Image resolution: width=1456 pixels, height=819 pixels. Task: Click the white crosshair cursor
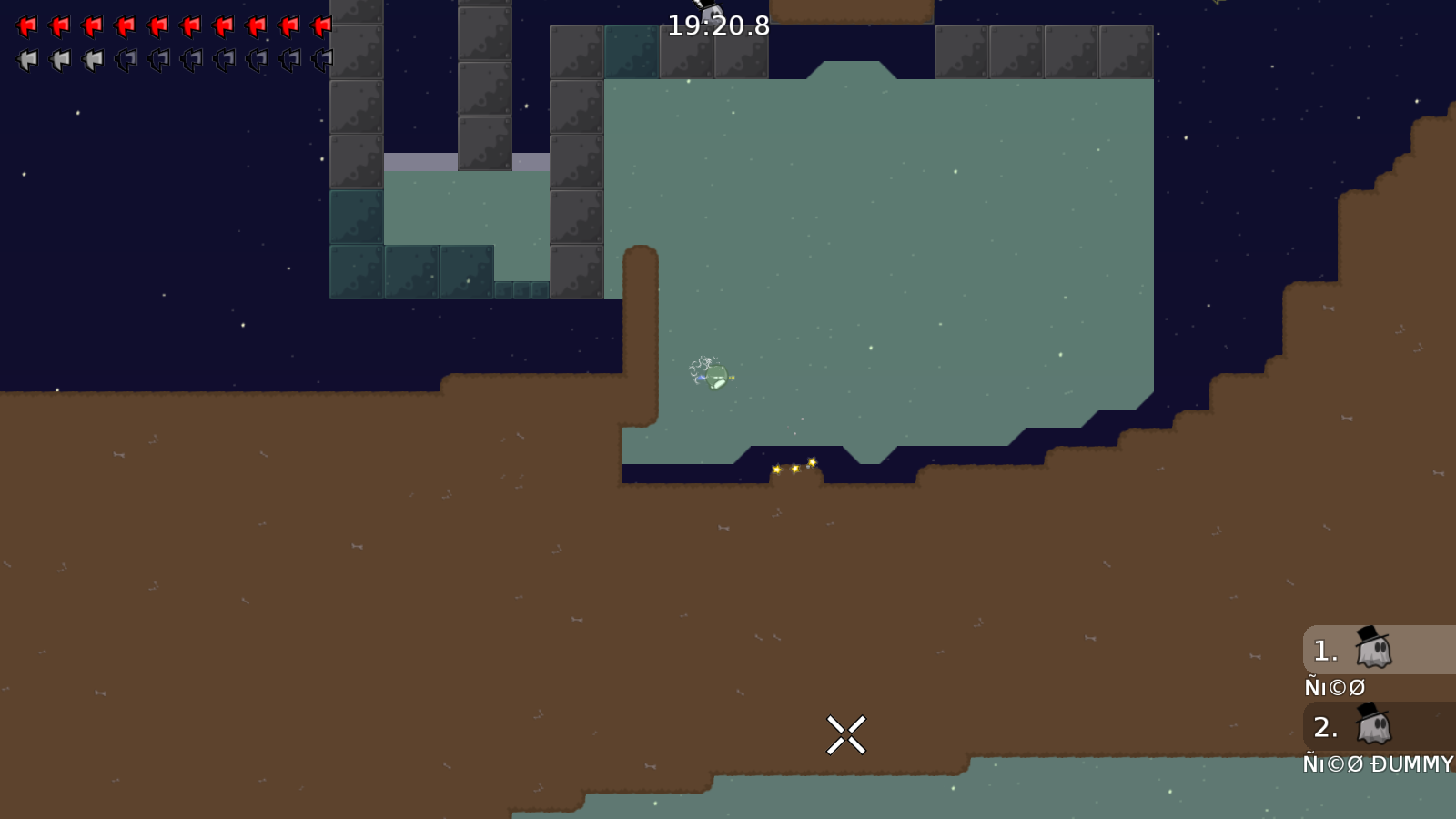[x=846, y=733]
